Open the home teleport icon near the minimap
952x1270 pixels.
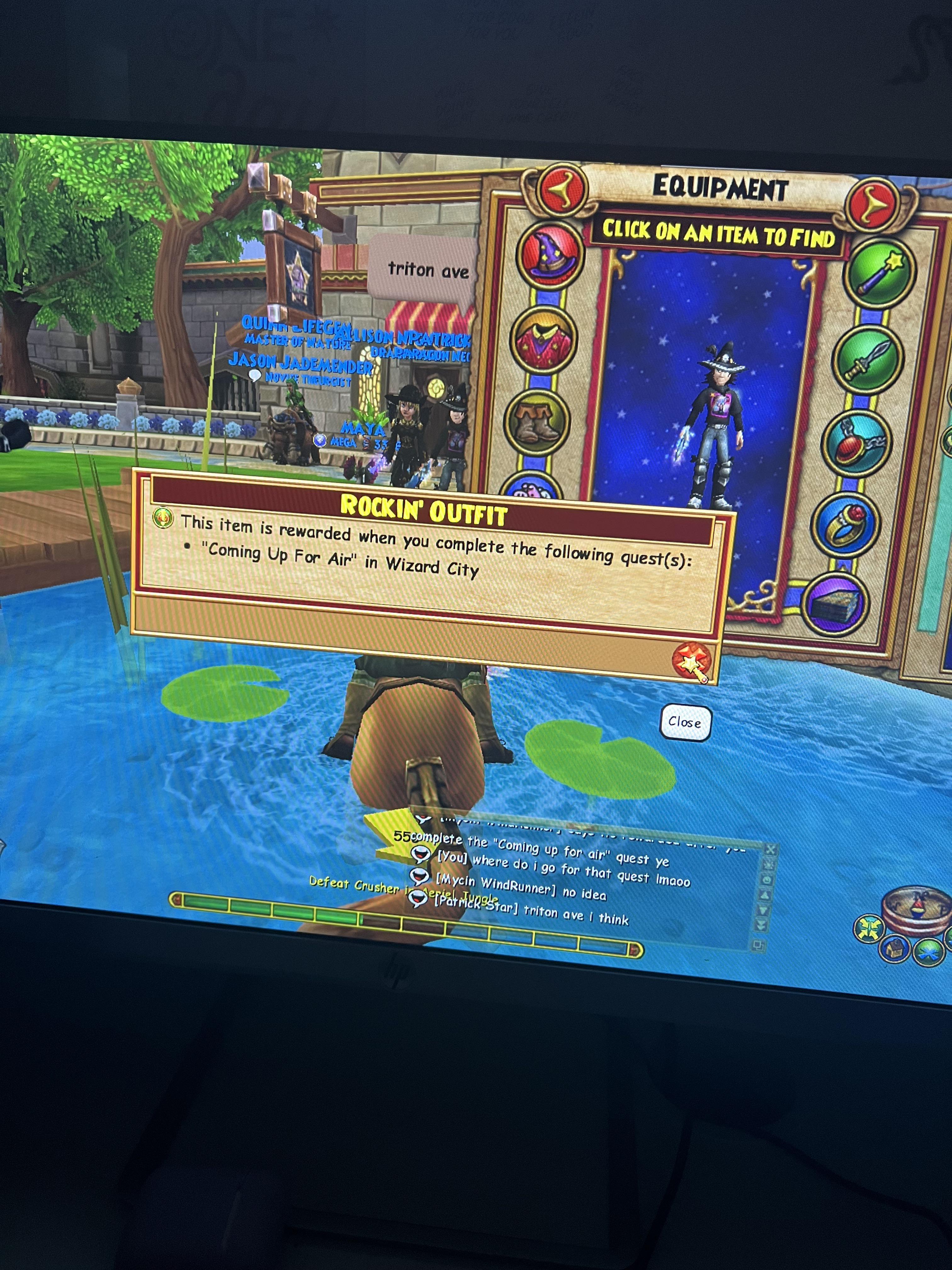click(895, 948)
